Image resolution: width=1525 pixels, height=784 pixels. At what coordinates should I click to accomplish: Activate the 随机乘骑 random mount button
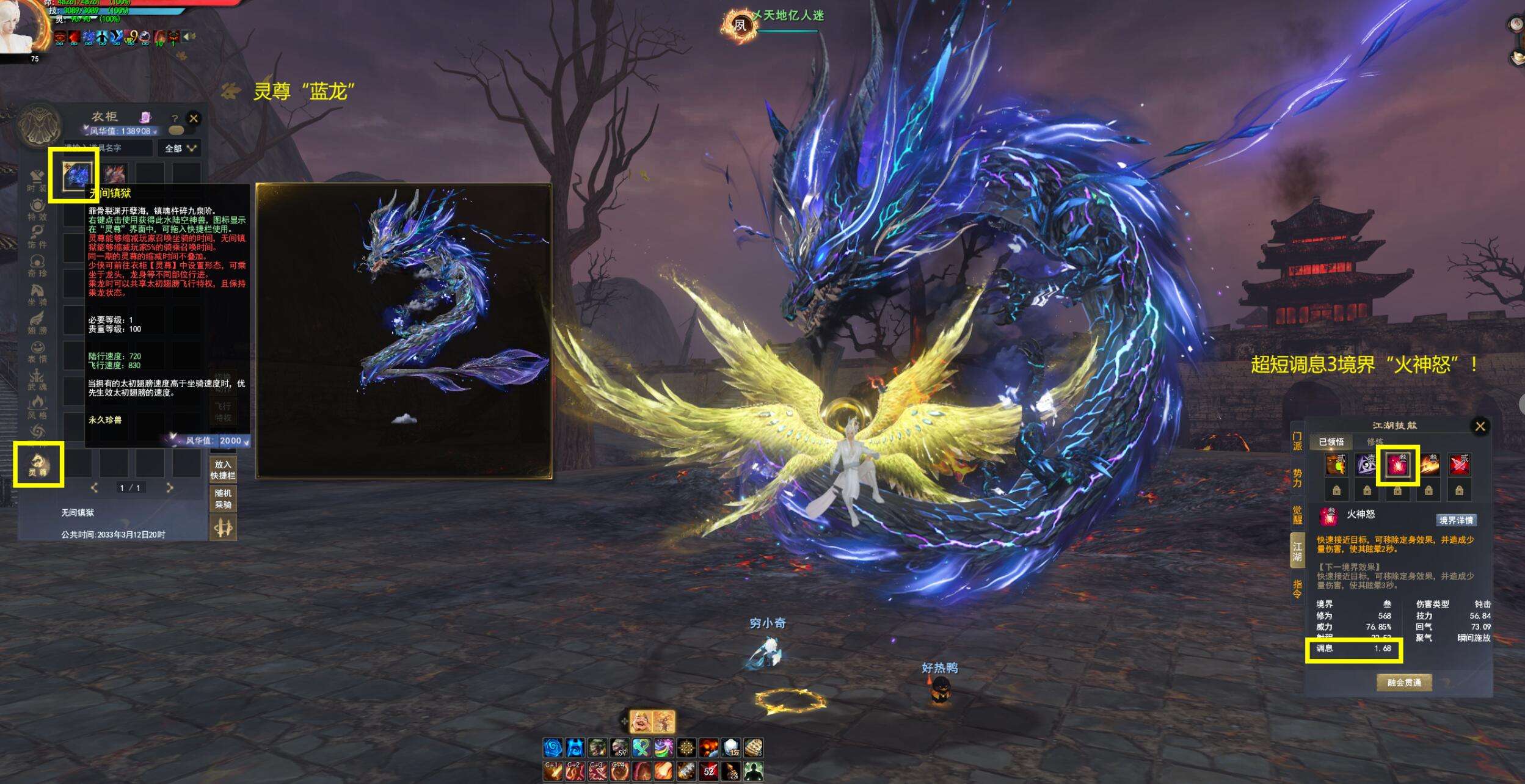223,498
